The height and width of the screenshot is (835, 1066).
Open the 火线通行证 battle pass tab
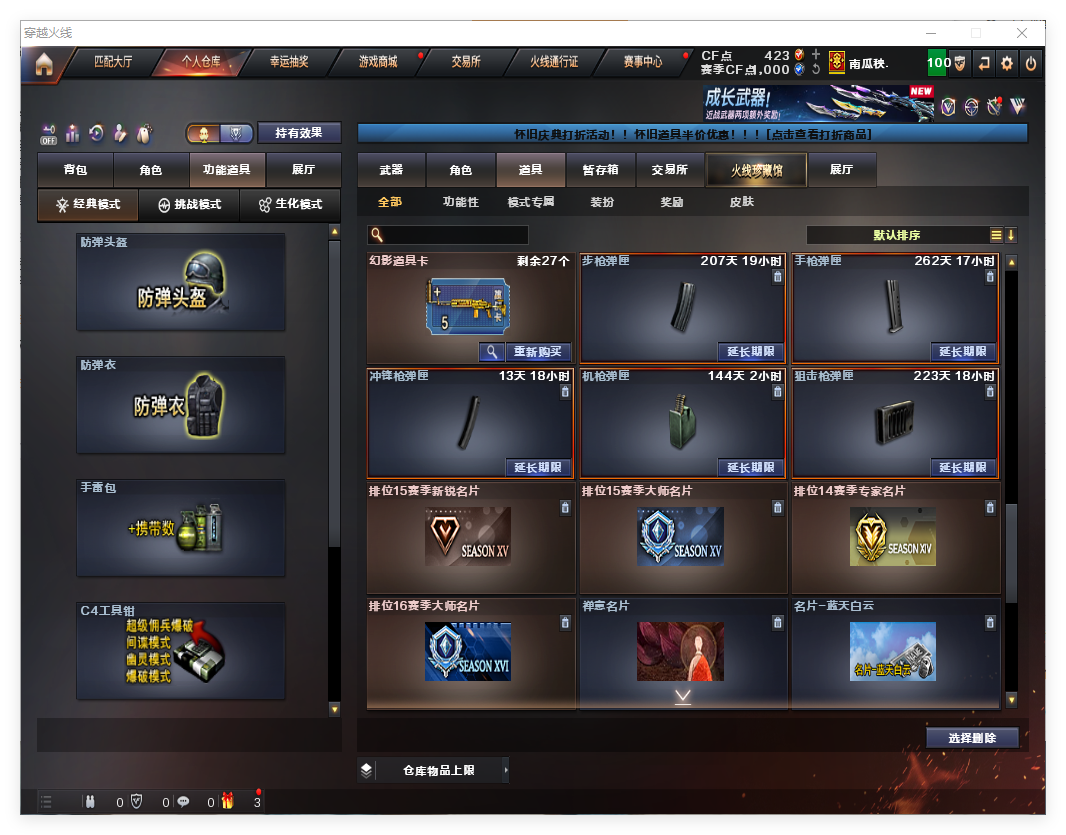[x=554, y=62]
